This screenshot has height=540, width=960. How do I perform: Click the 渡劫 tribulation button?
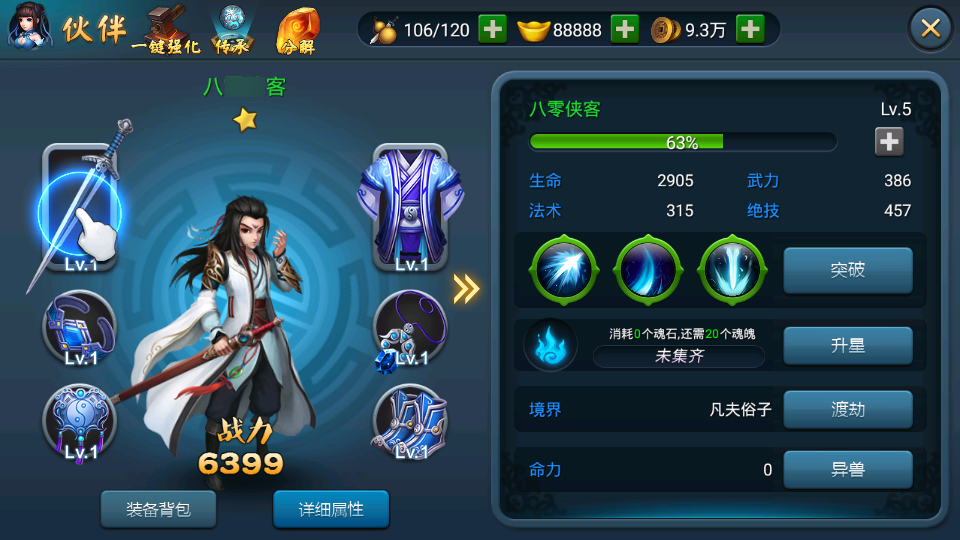[x=847, y=409]
